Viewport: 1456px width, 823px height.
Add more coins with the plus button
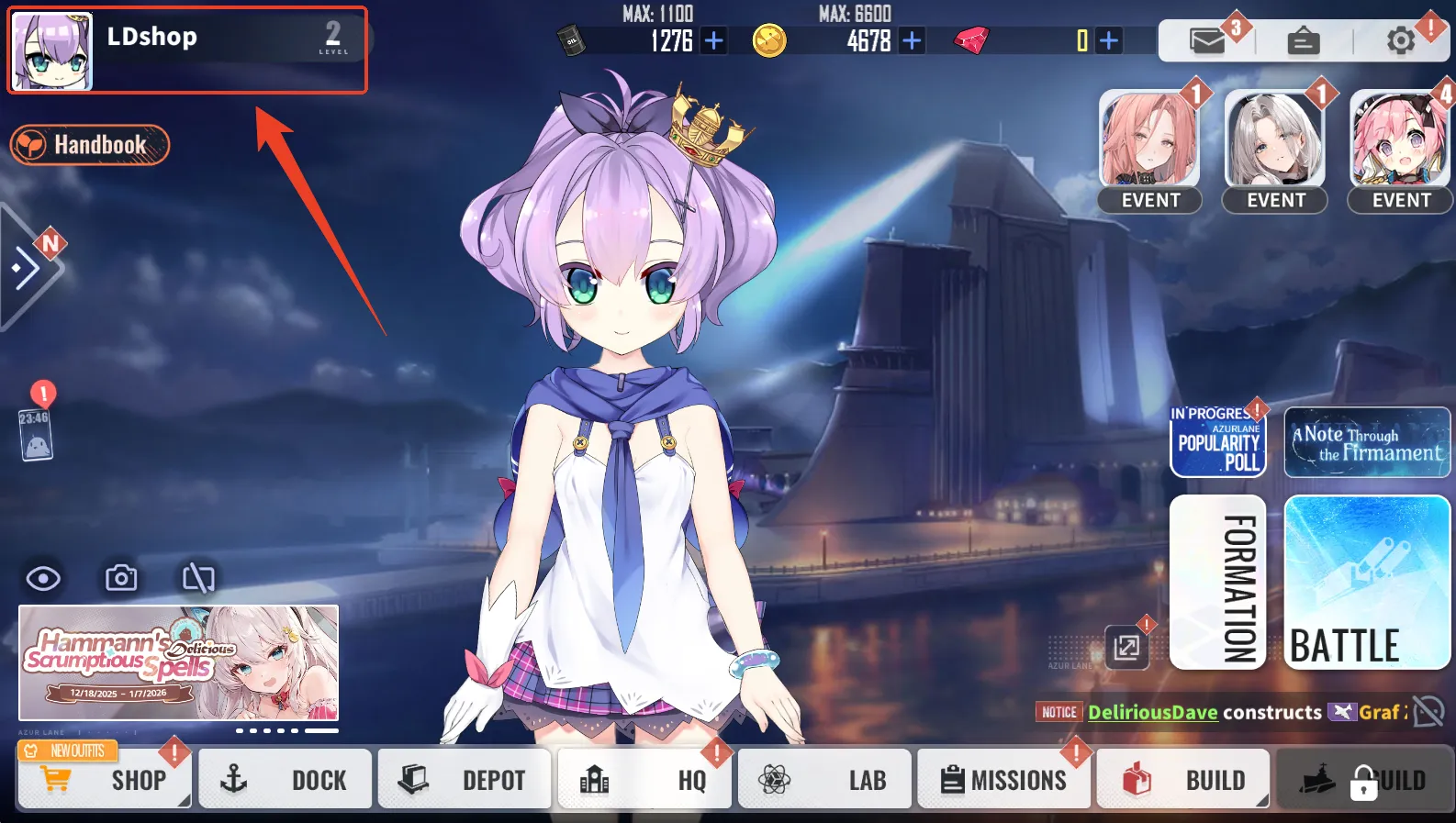pos(912,40)
